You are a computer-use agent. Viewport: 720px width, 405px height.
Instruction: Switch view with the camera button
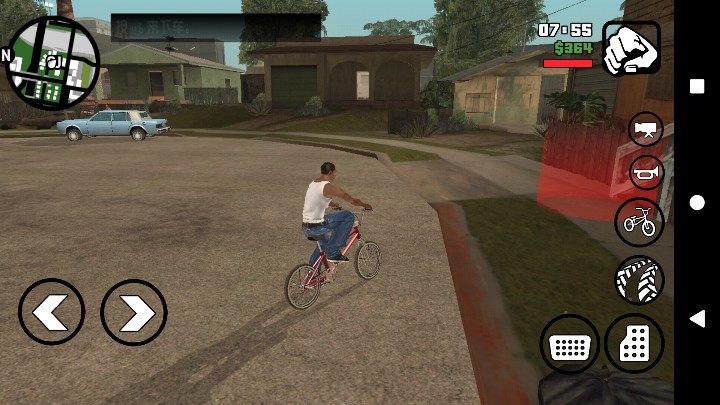coord(646,129)
